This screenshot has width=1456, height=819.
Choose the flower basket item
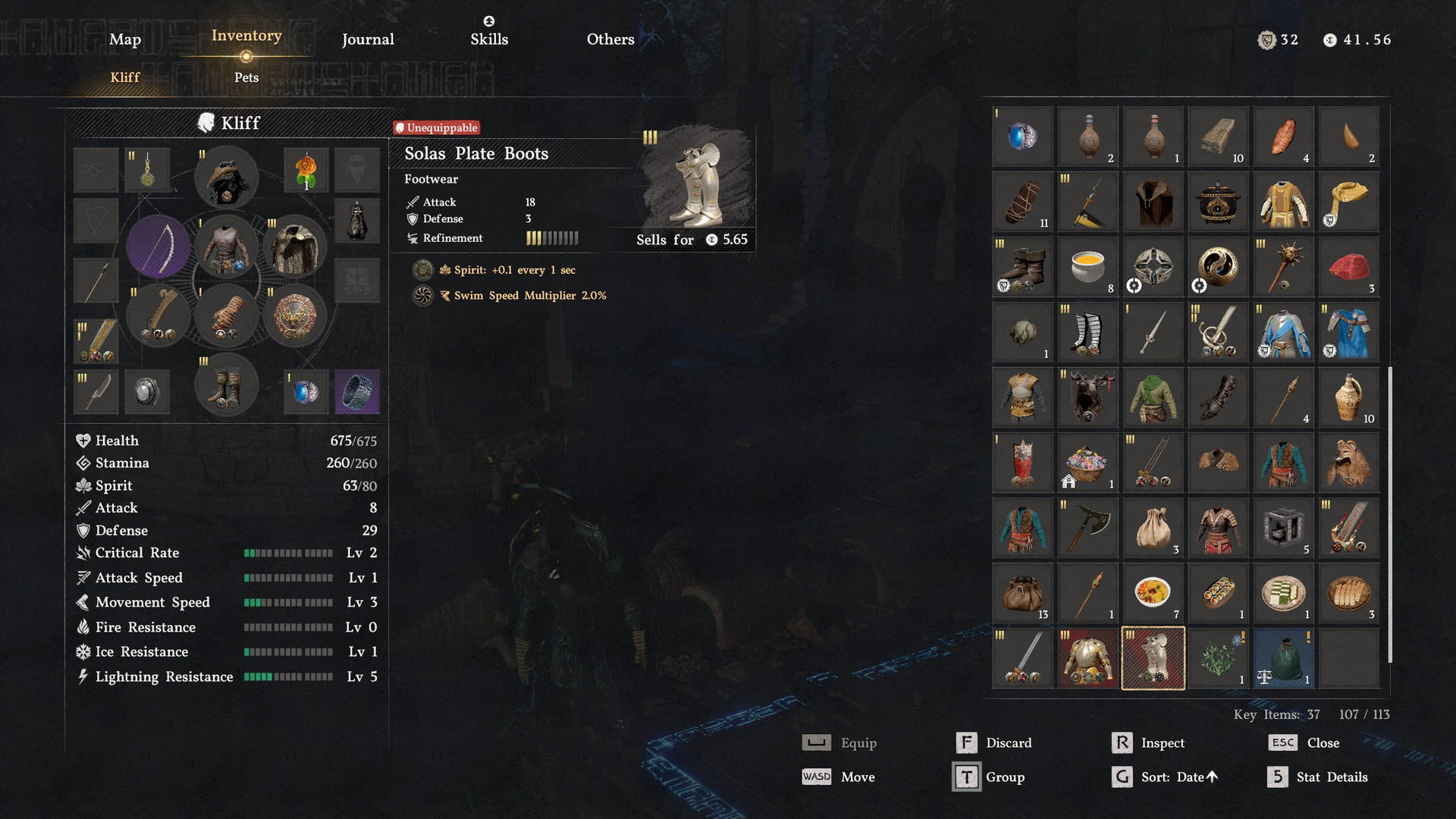(1087, 463)
